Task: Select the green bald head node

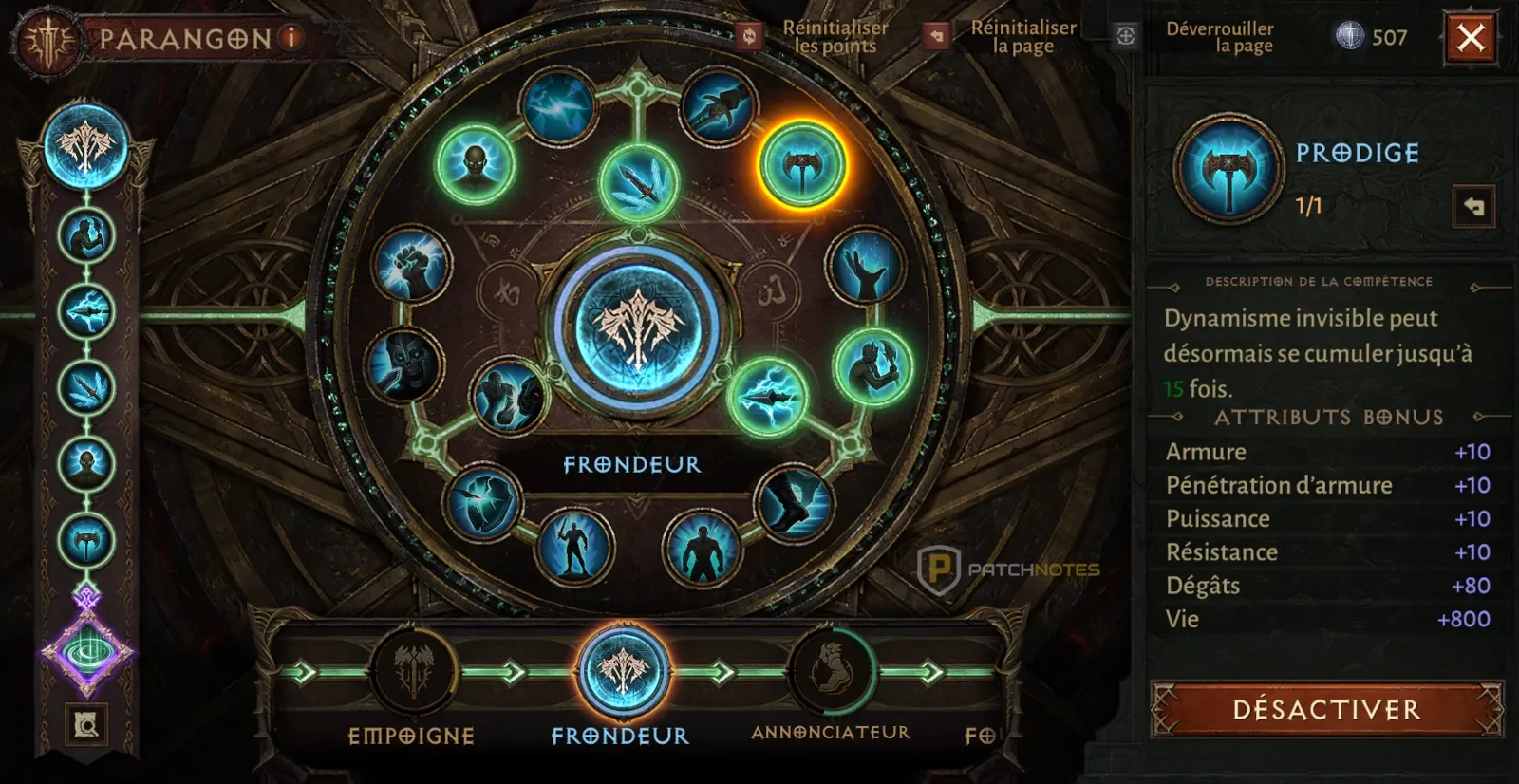Action: (x=476, y=164)
